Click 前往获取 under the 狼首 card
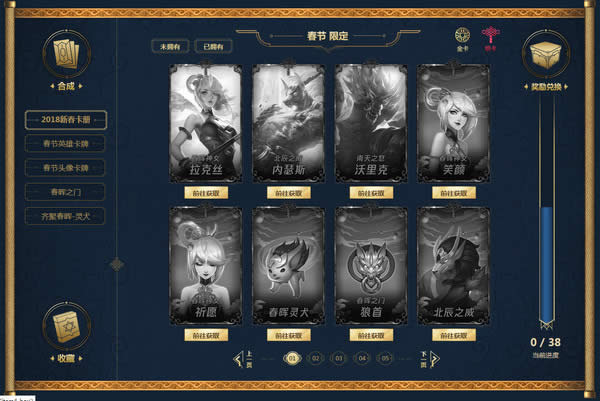The height and width of the screenshot is (401, 600). point(371,335)
